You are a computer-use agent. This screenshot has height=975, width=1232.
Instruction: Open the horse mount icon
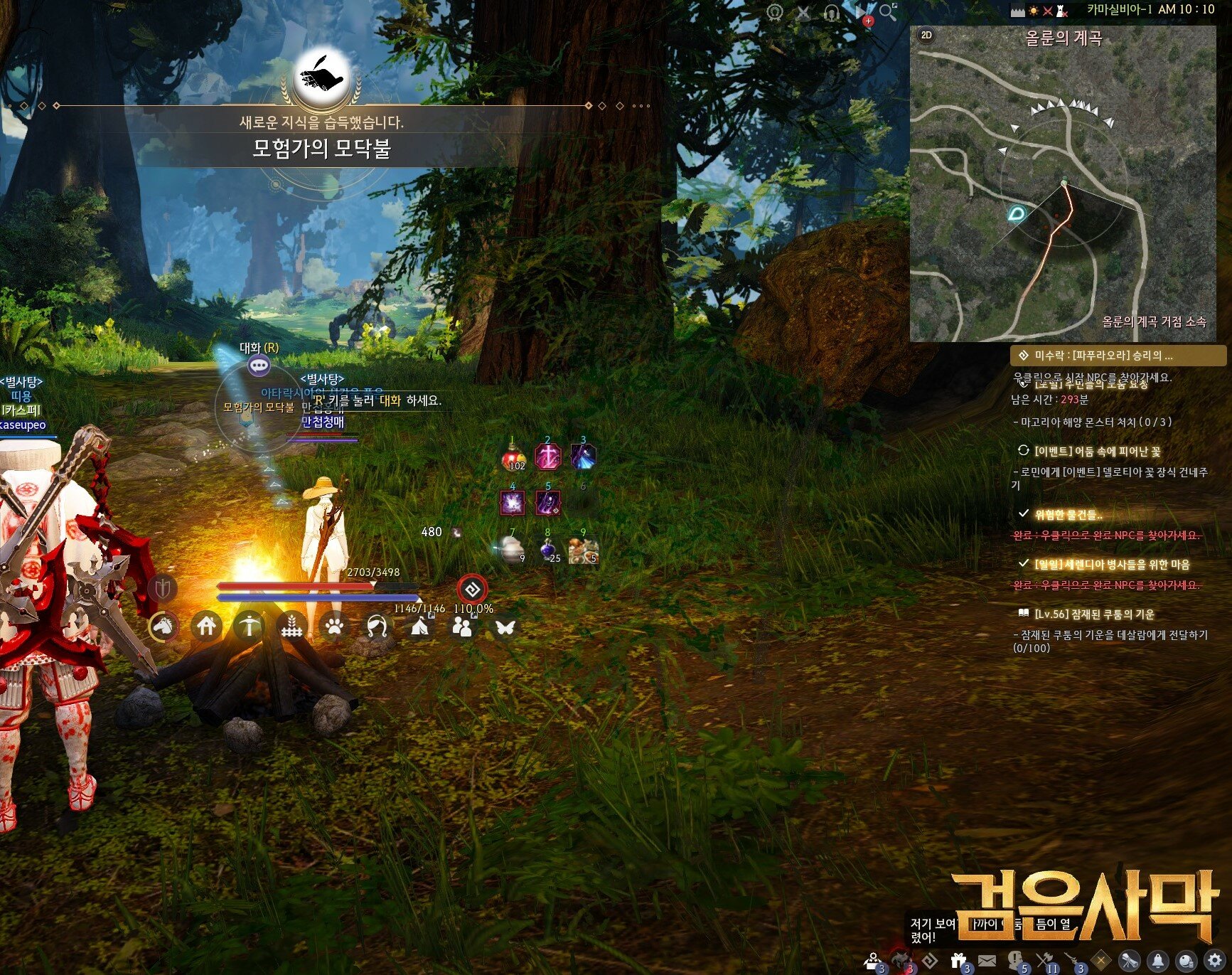tap(164, 627)
